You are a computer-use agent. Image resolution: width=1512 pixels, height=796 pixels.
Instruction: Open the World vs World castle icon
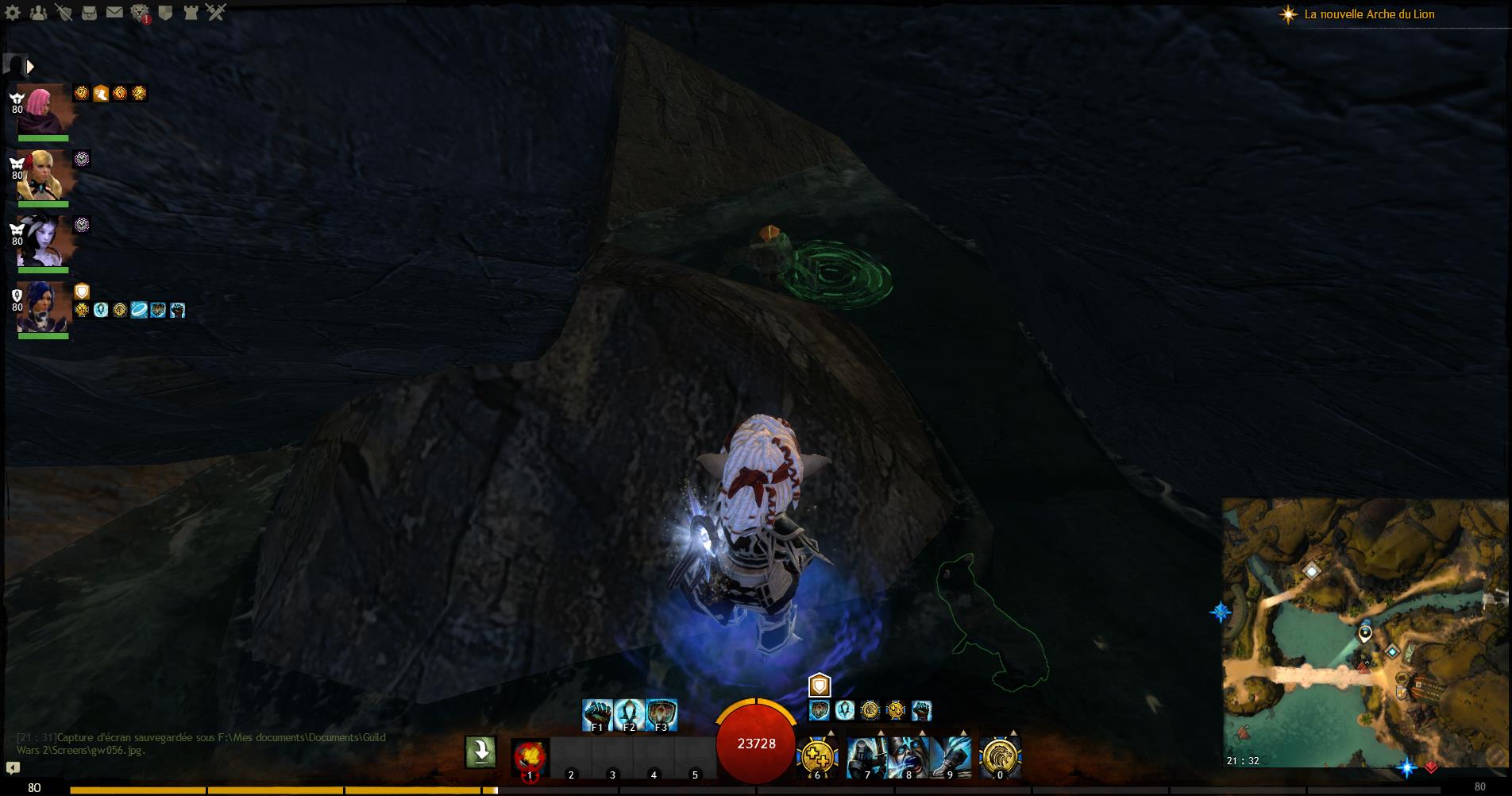click(x=191, y=12)
